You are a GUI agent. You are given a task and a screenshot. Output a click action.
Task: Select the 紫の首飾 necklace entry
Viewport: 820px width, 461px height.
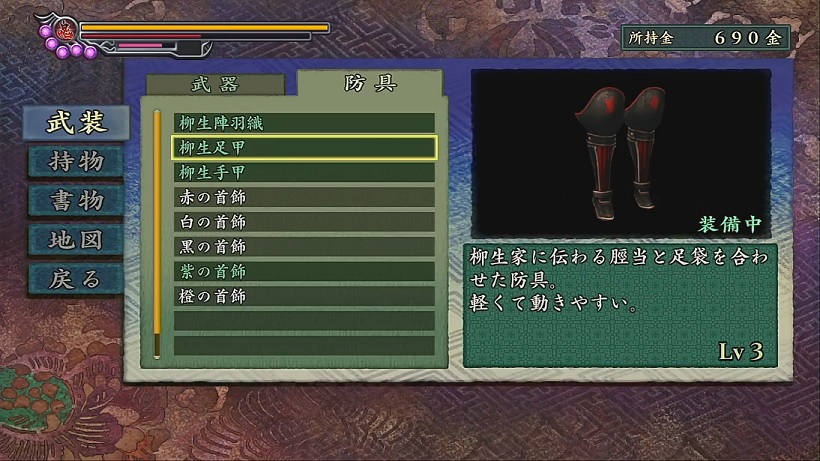pos(304,271)
